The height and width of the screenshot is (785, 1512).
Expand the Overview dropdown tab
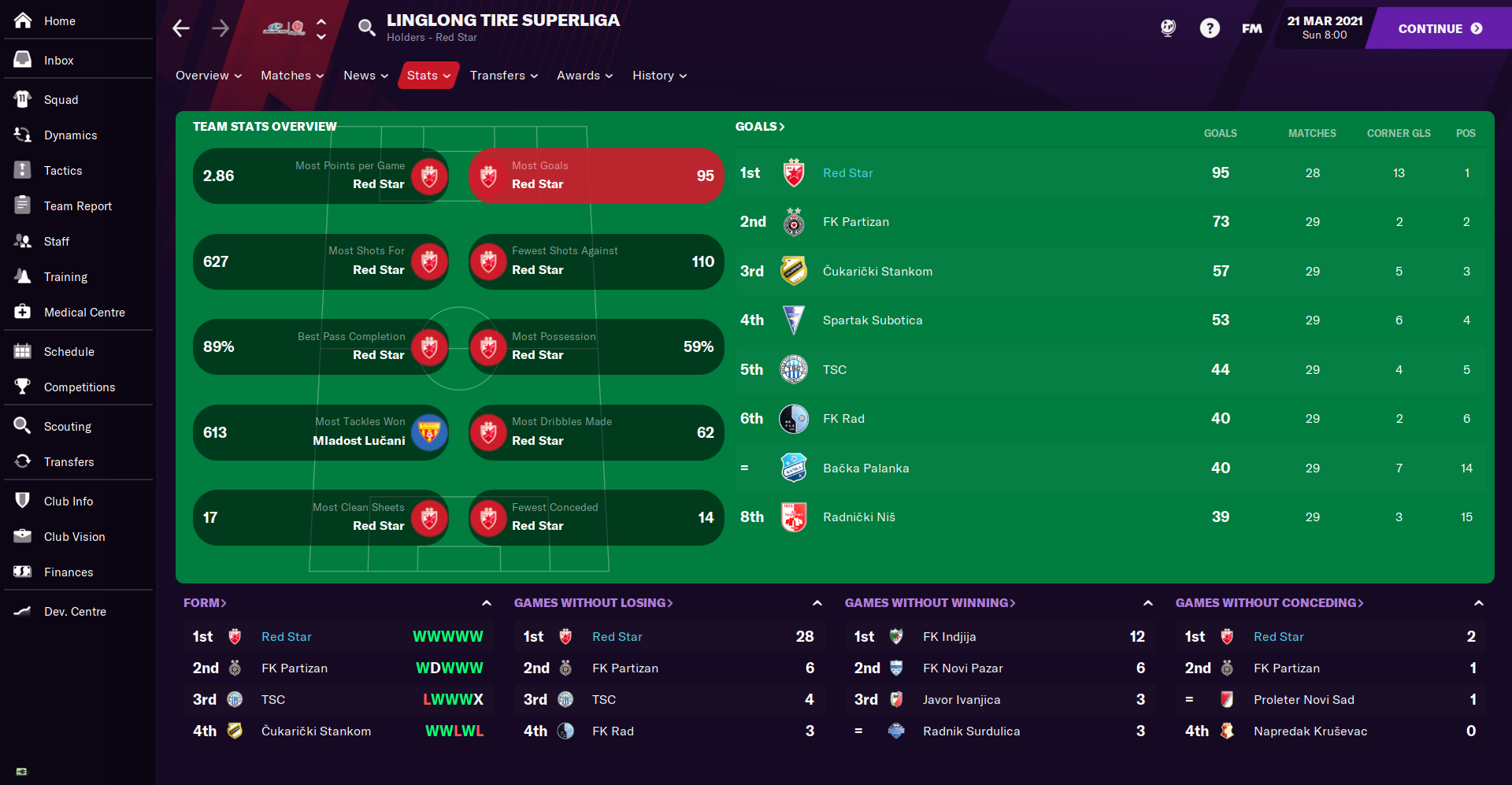(208, 76)
